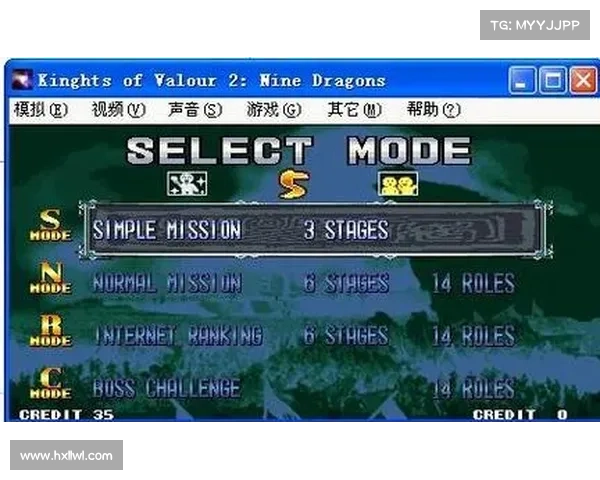Pick the Boss Challenge mode
Screen dimensions: 600x480
(x=167, y=388)
